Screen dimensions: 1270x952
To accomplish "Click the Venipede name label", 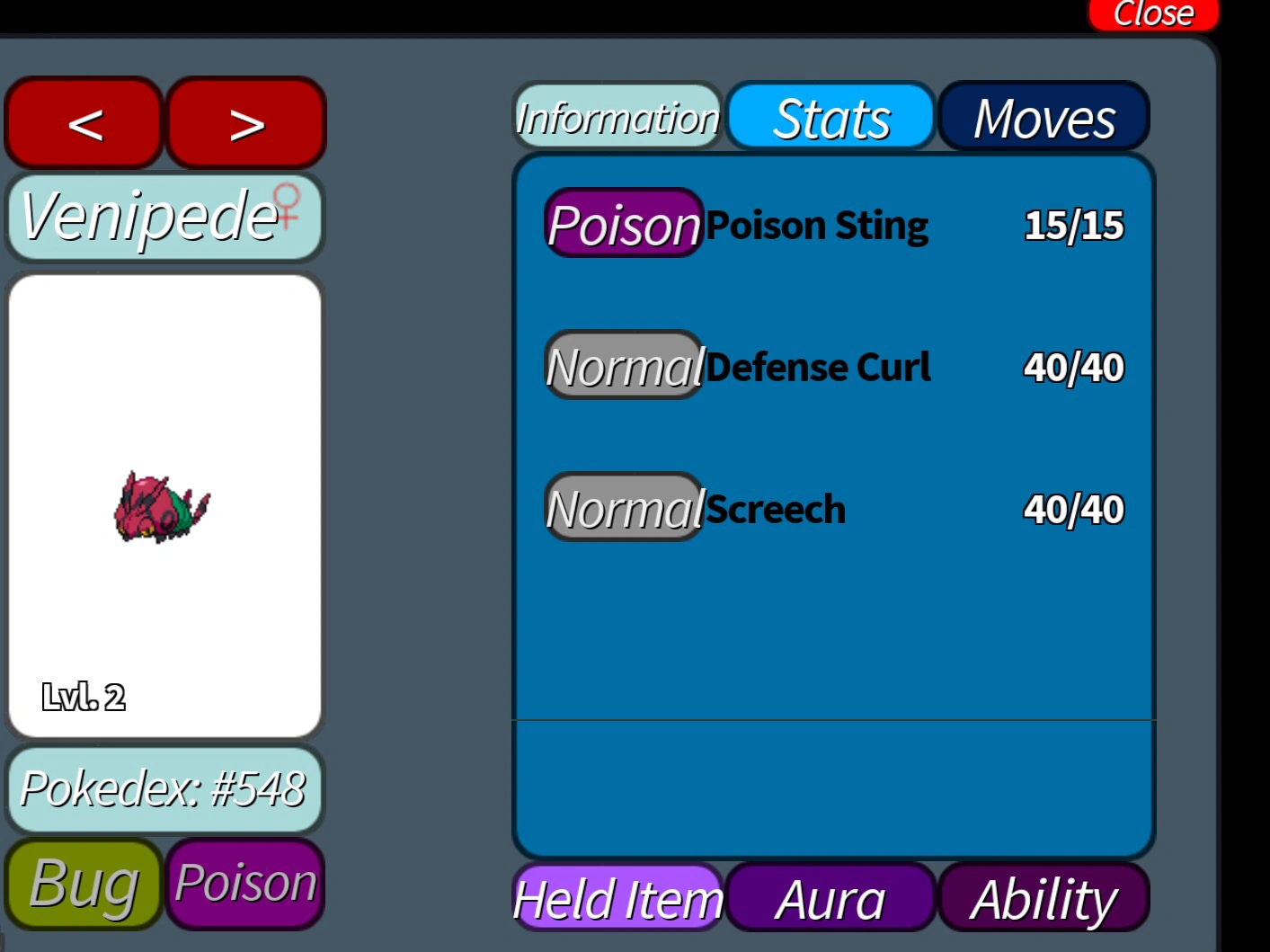I will click(x=148, y=216).
